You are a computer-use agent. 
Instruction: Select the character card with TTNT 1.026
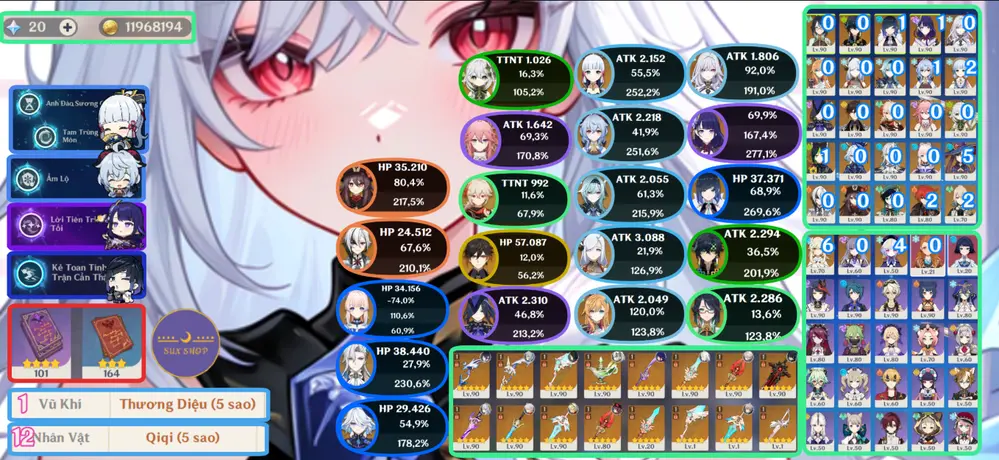516,74
